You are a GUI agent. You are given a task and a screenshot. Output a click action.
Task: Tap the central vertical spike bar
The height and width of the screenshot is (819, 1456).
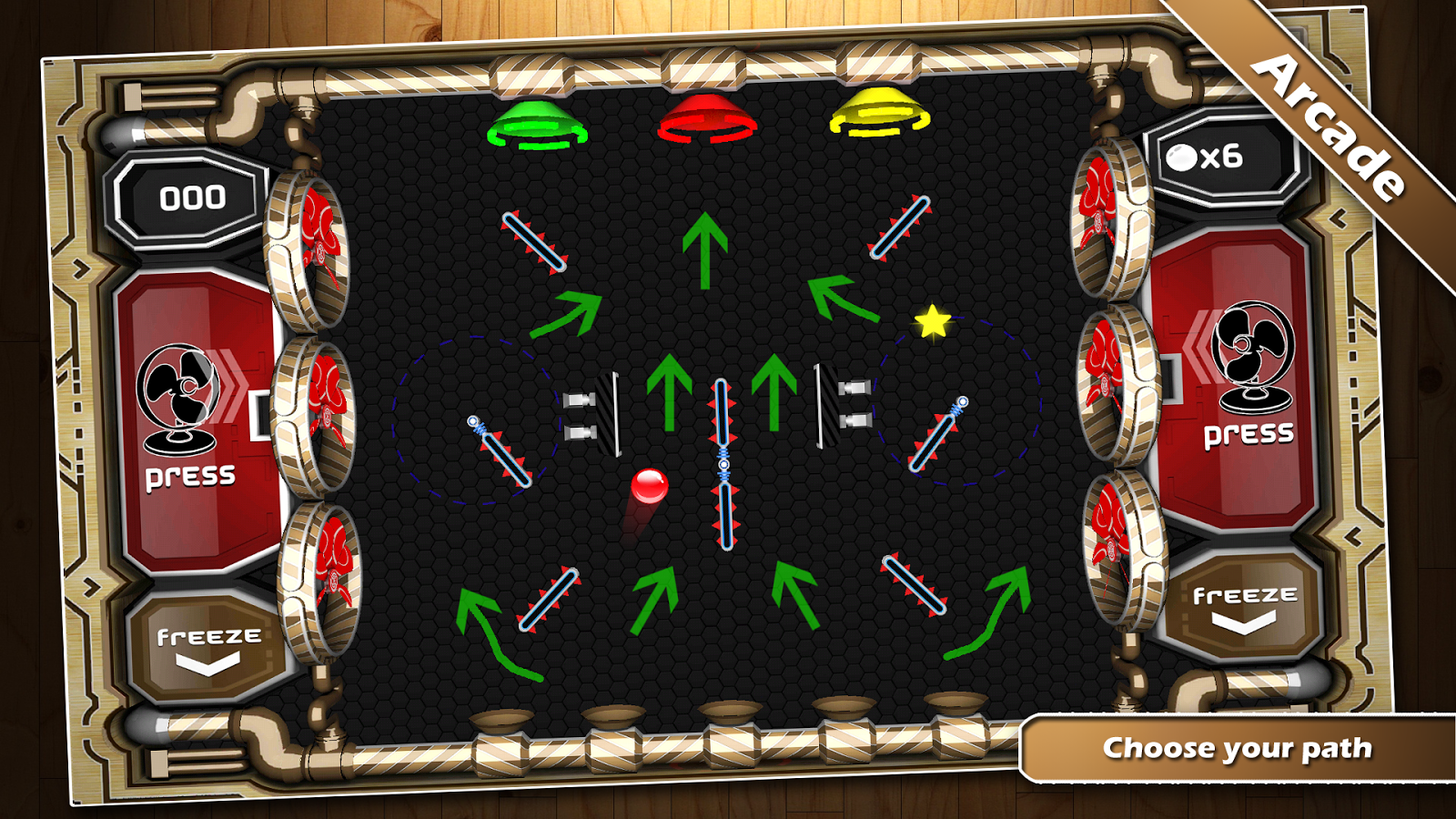723,464
